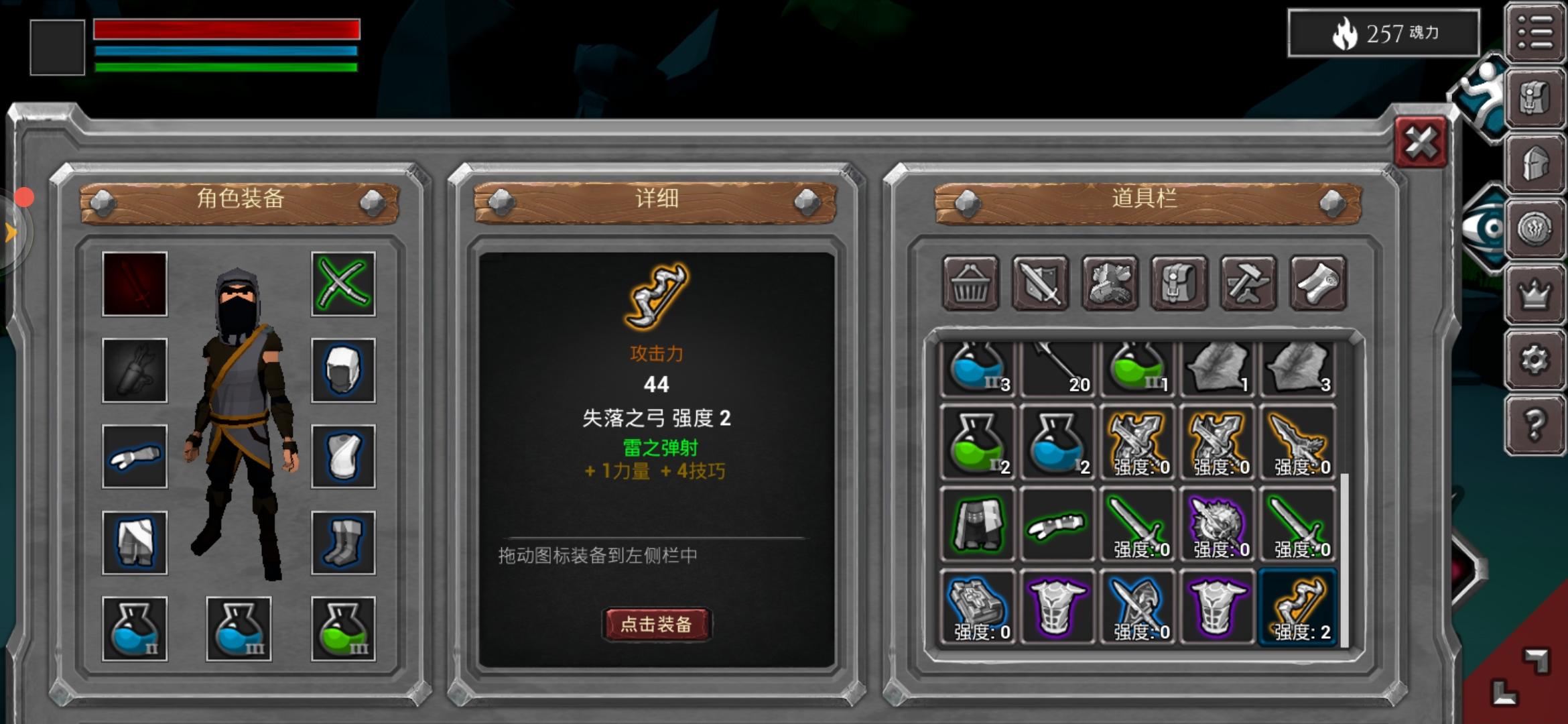
Task: Open the weapons and armor filter
Action: (x=1039, y=283)
